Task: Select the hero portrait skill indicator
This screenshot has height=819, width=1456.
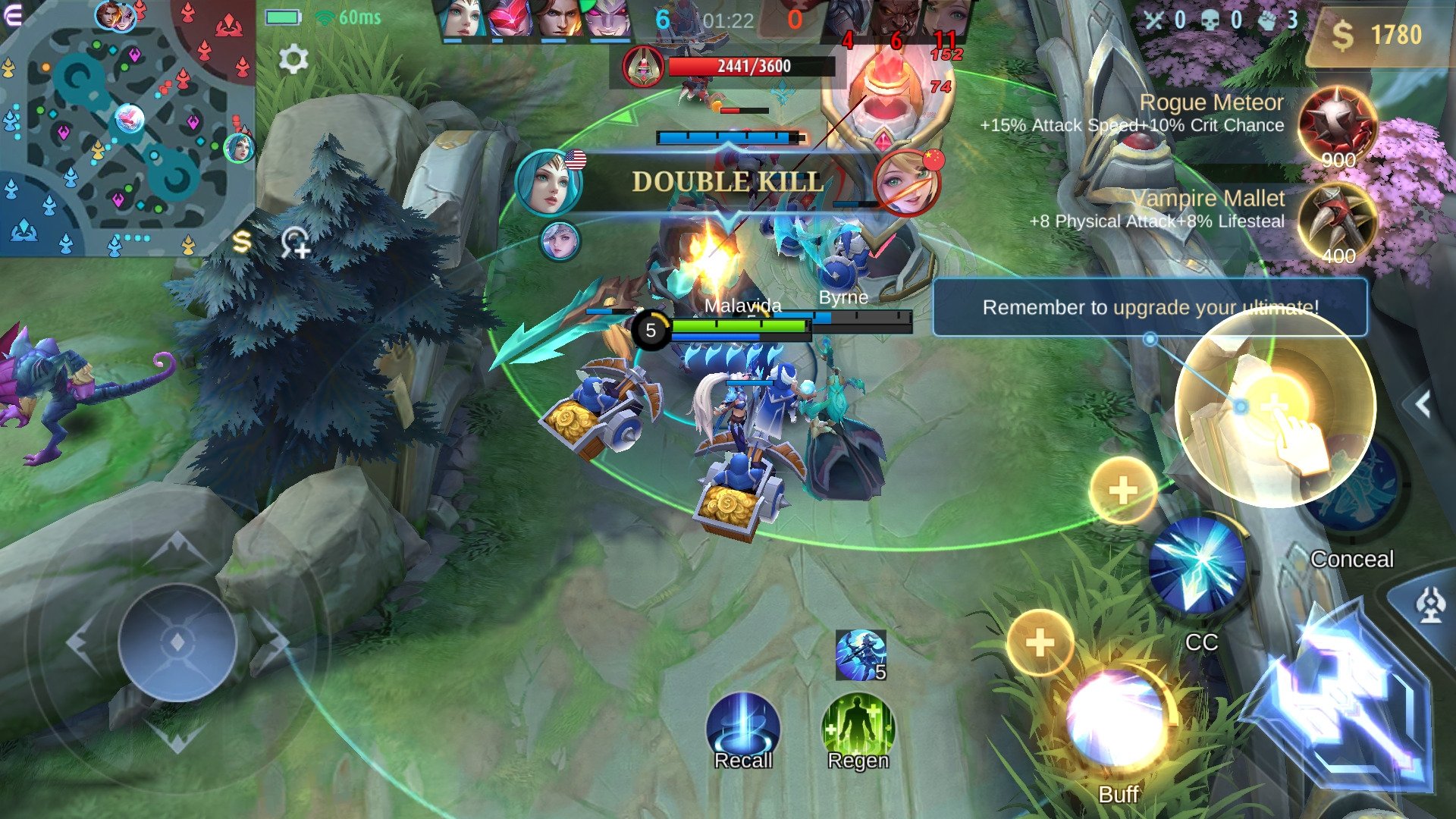Action: 860,655
